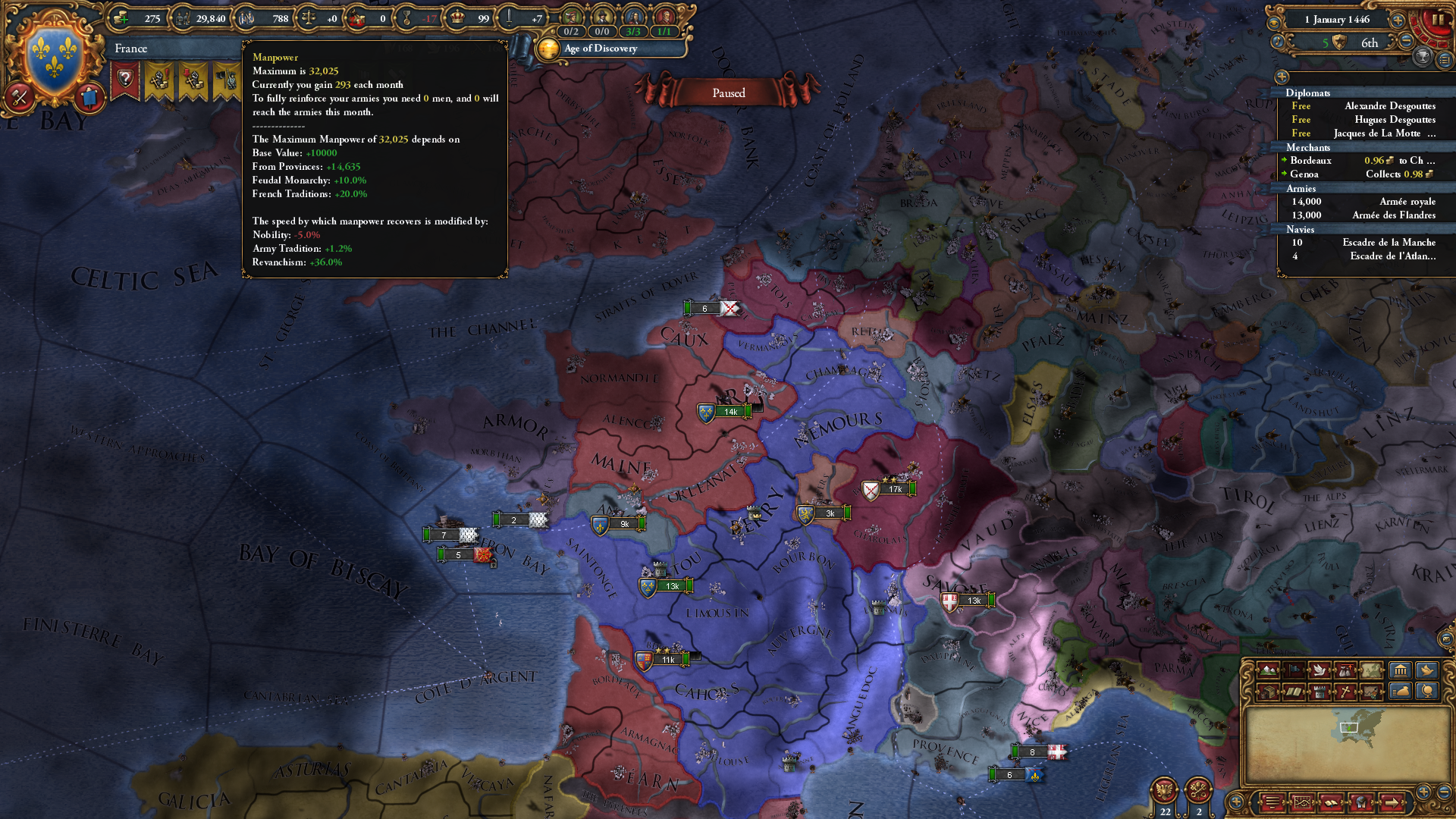Open the trophy achievements button
1456x819 pixels.
(x=1423, y=57)
